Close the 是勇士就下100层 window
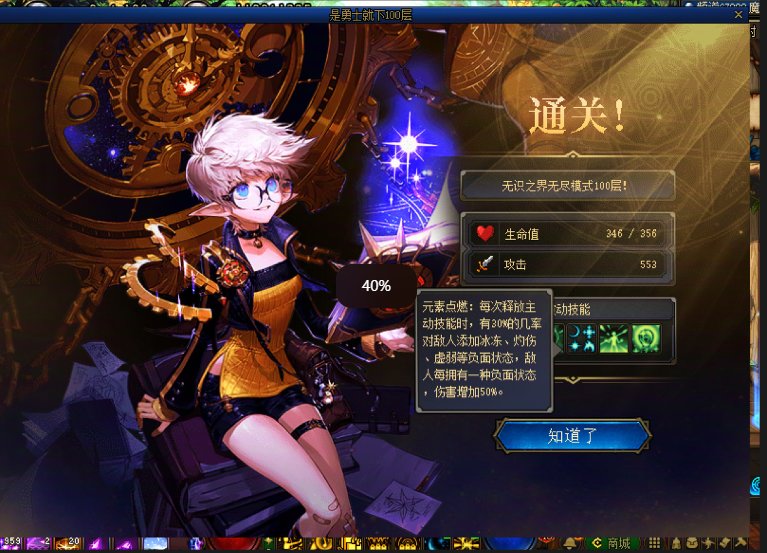767x553 pixels. (739, 15)
